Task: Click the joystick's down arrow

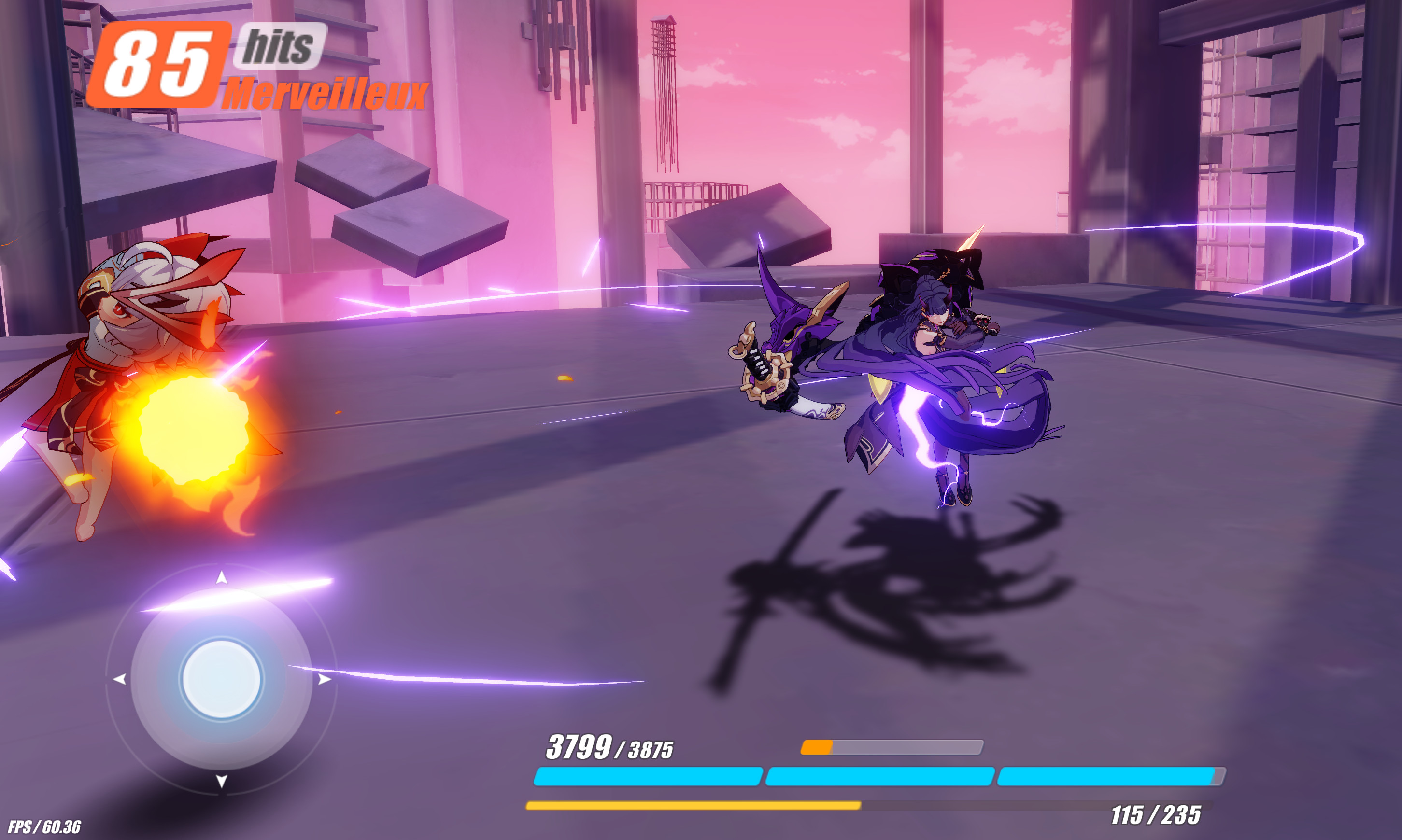Action: coord(221,781)
